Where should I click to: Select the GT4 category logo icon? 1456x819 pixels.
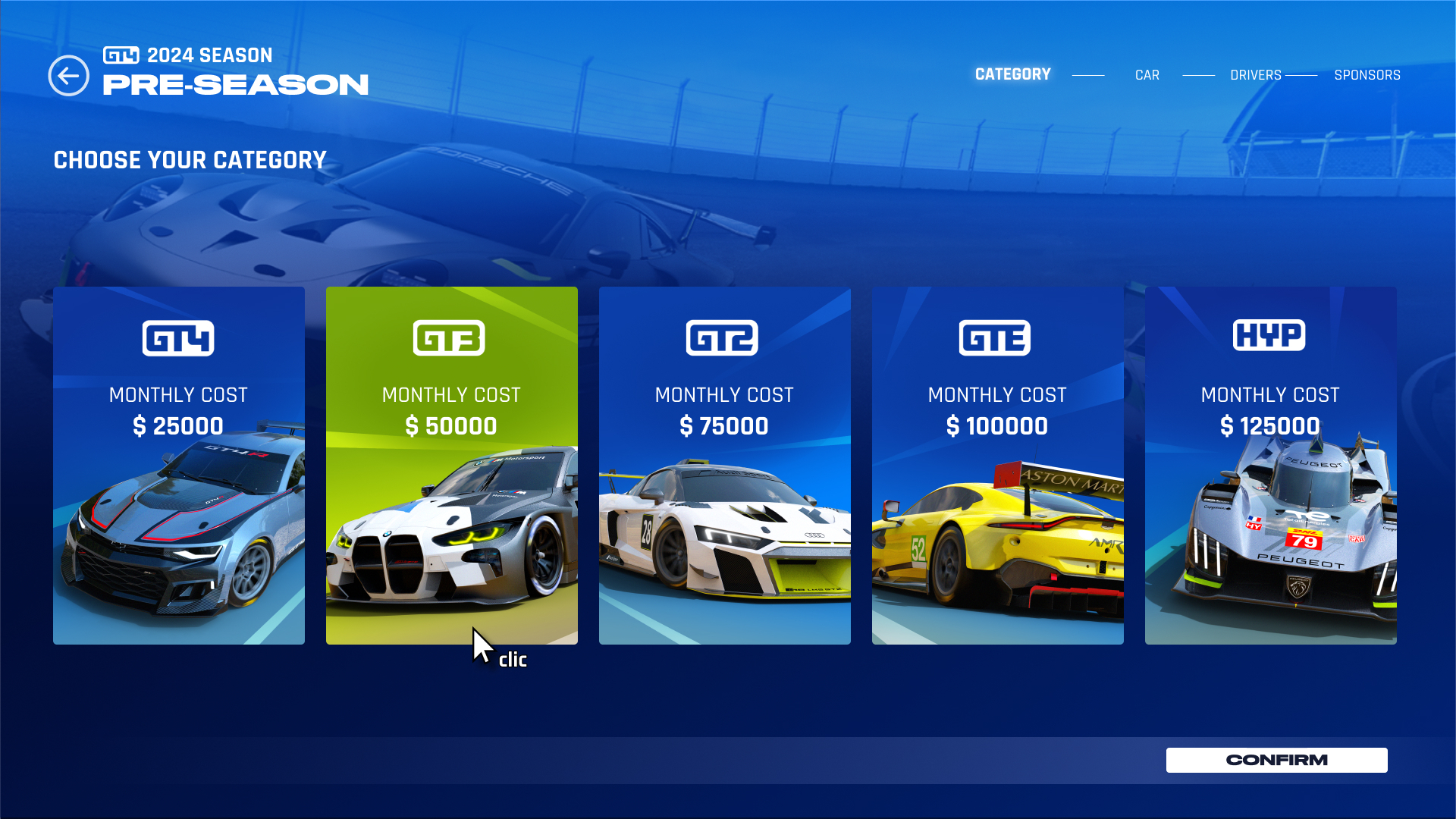coord(178,339)
